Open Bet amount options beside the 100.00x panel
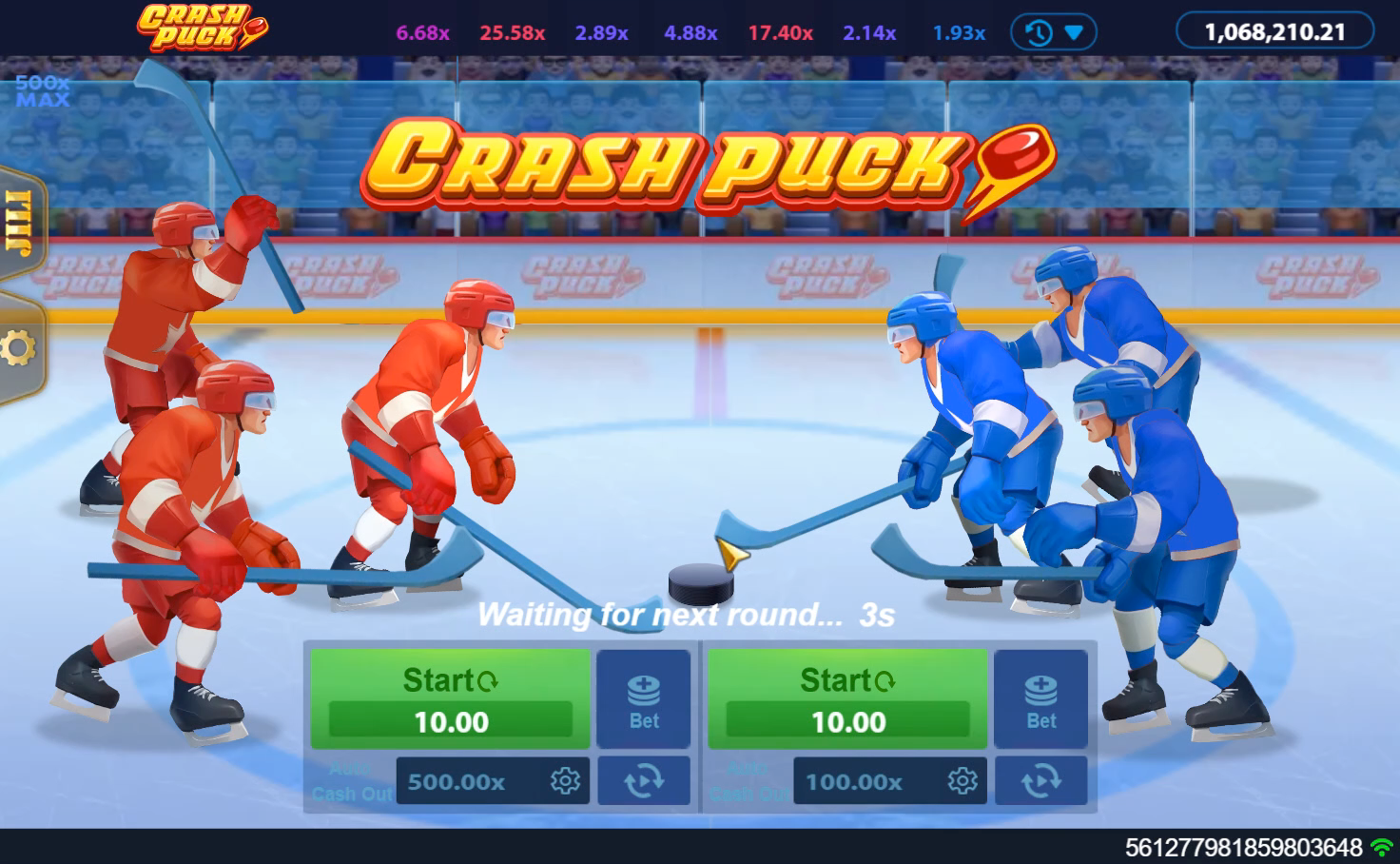 (1040, 699)
